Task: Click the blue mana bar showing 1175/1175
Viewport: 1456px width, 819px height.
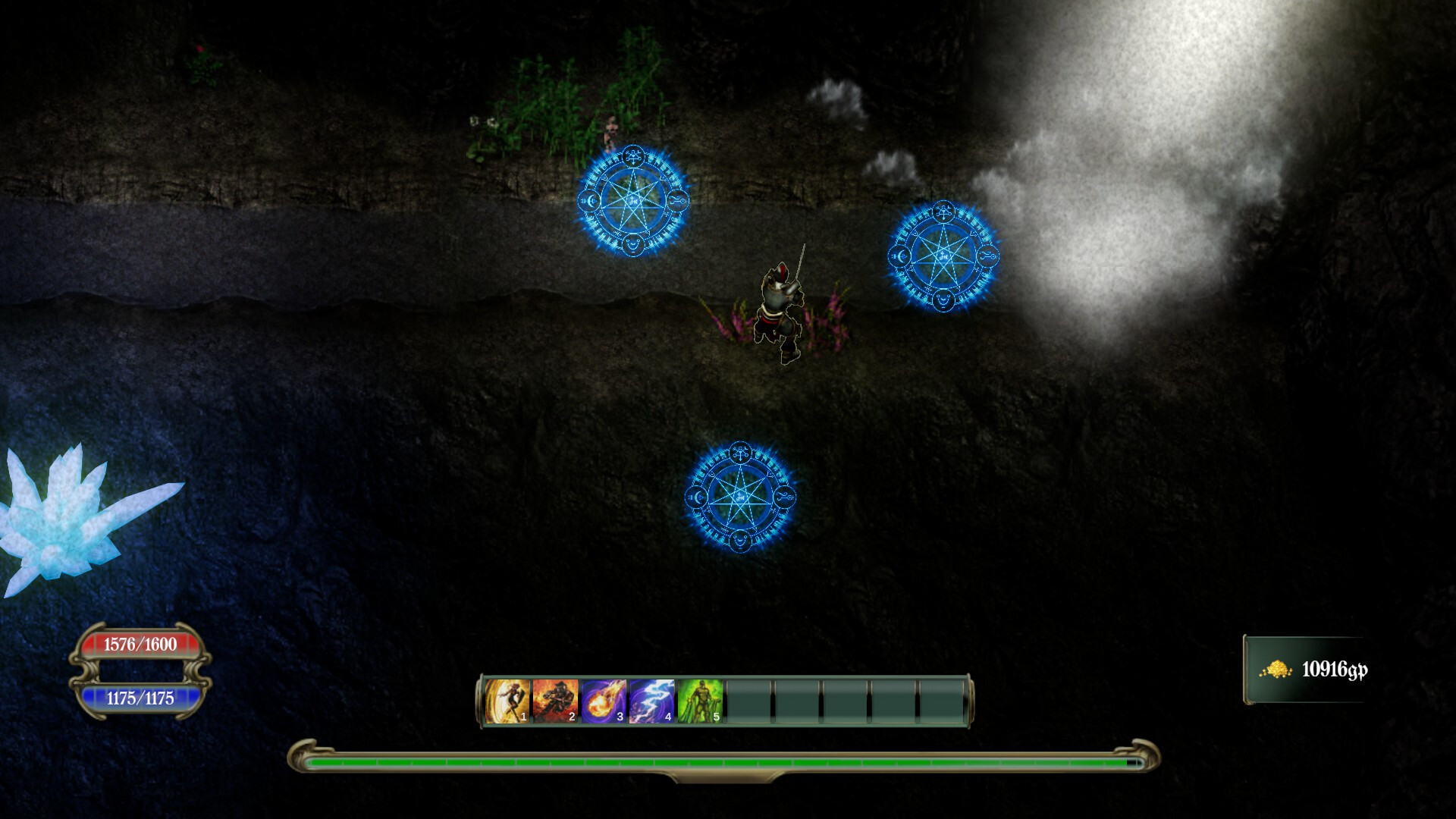Action: [x=143, y=699]
